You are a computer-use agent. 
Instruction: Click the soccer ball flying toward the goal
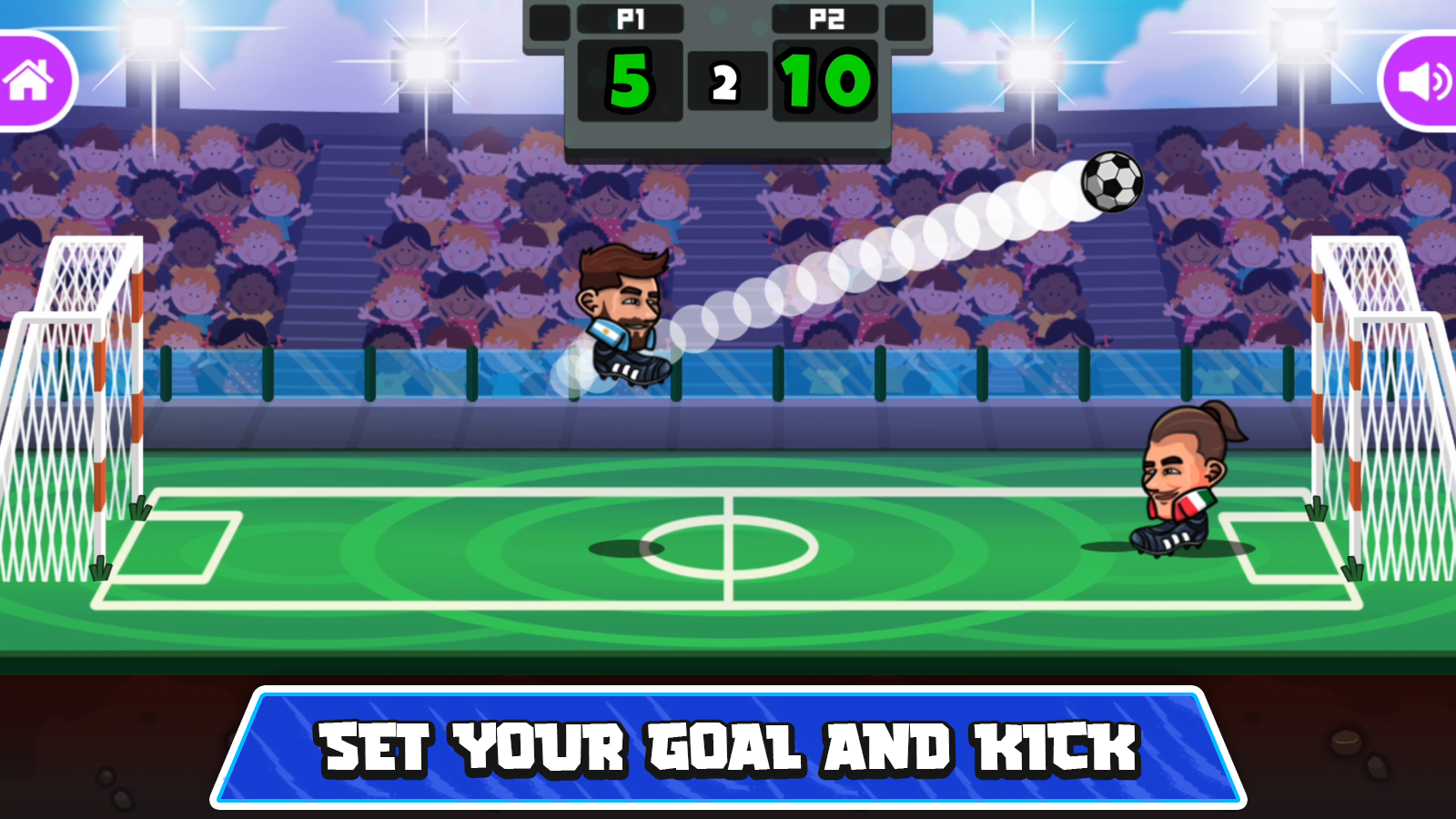tap(1112, 181)
